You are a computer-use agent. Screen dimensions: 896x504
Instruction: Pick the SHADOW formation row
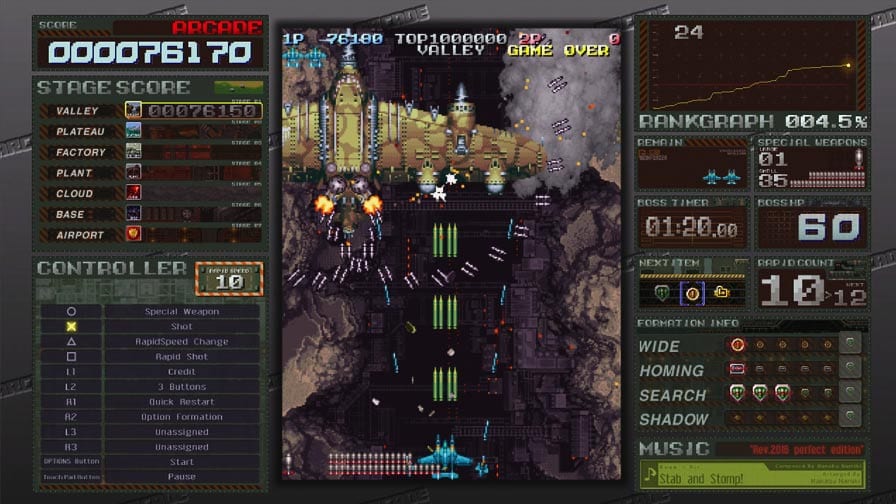pyautogui.click(x=750, y=419)
